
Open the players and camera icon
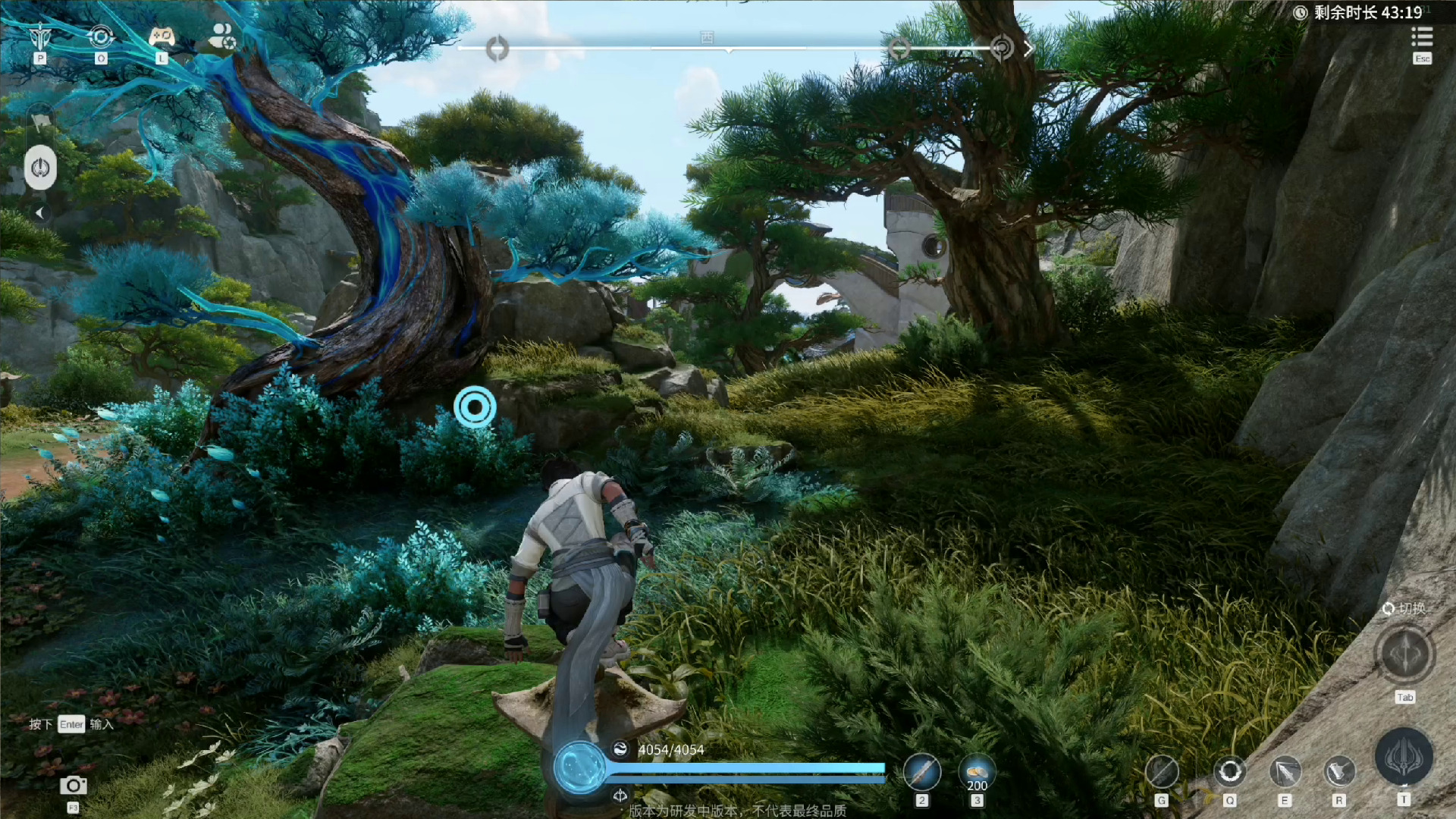[x=222, y=36]
